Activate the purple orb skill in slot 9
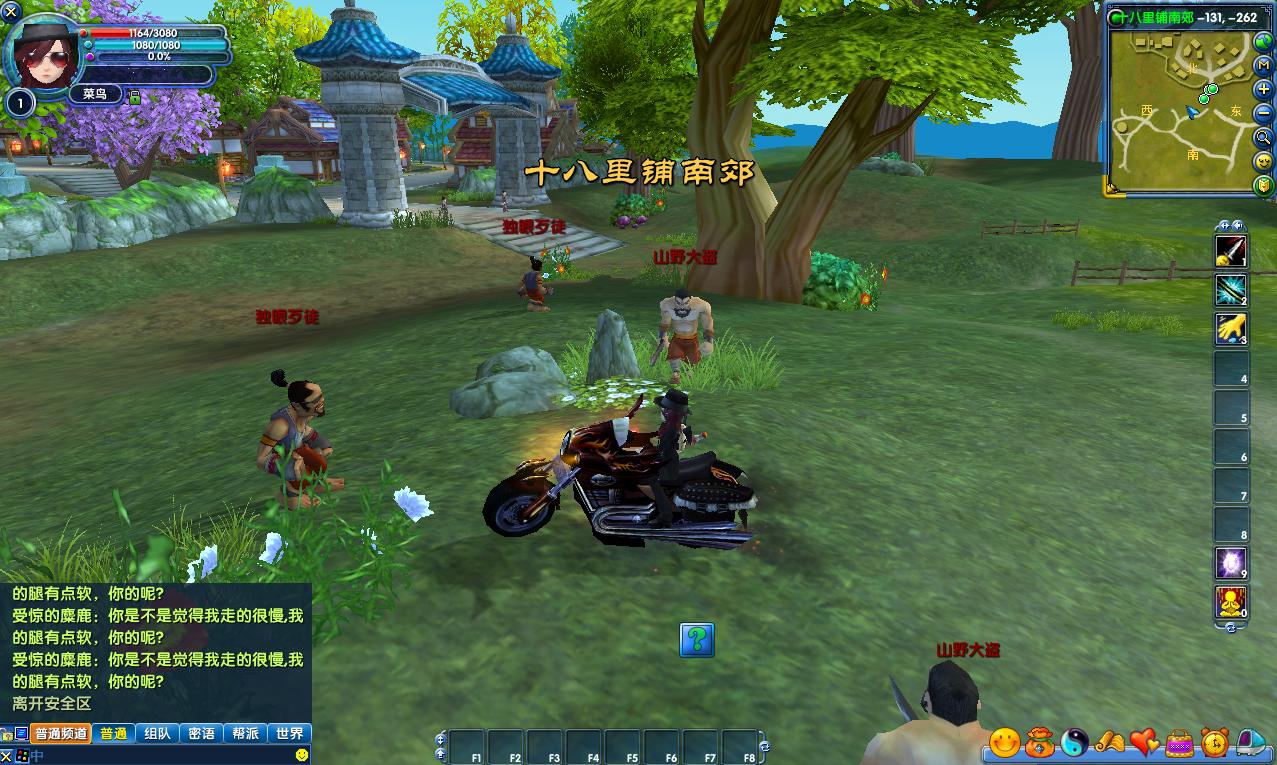Image resolution: width=1277 pixels, height=765 pixels. pos(1231,563)
